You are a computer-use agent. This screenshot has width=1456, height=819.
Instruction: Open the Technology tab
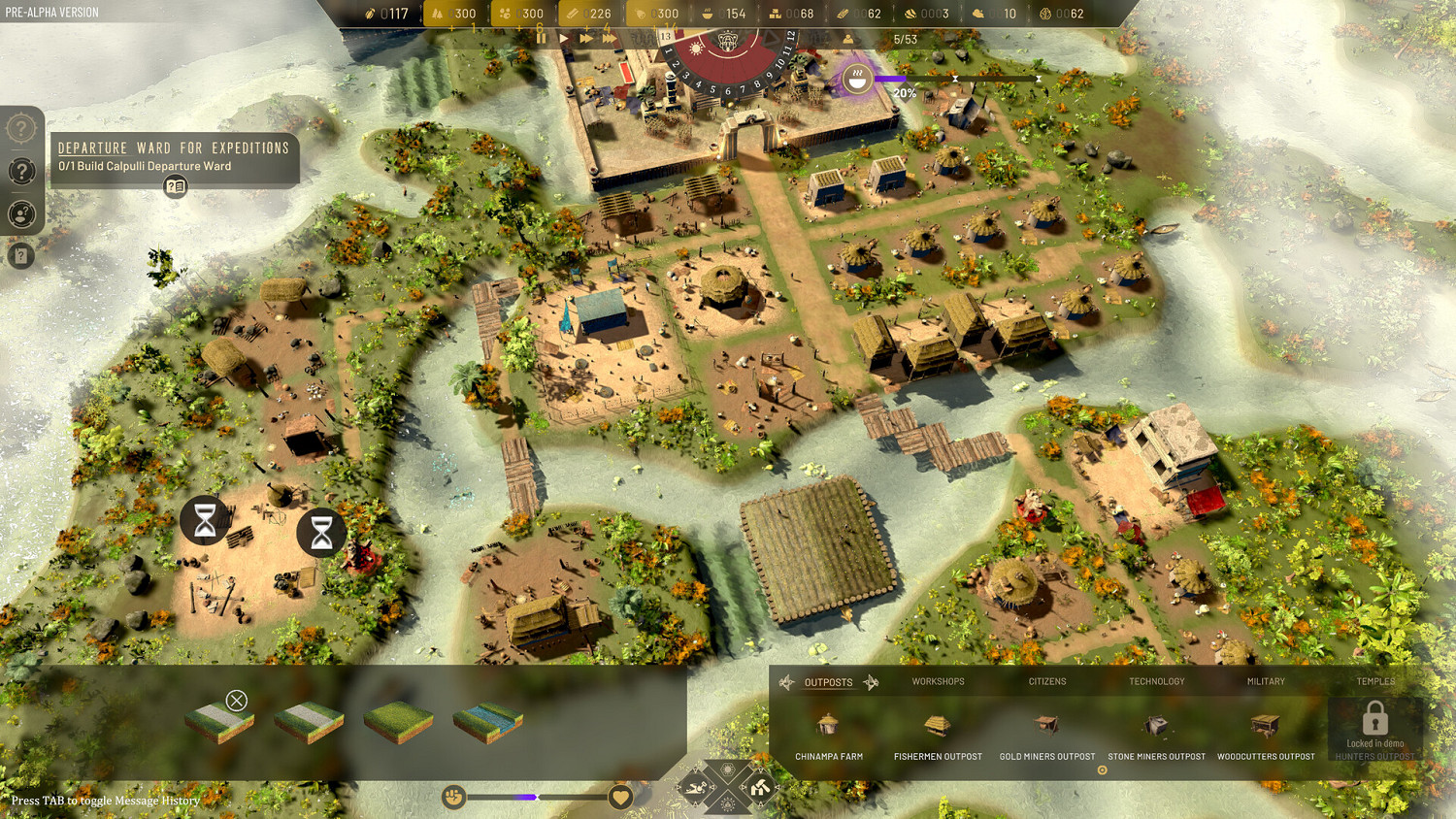1156,681
